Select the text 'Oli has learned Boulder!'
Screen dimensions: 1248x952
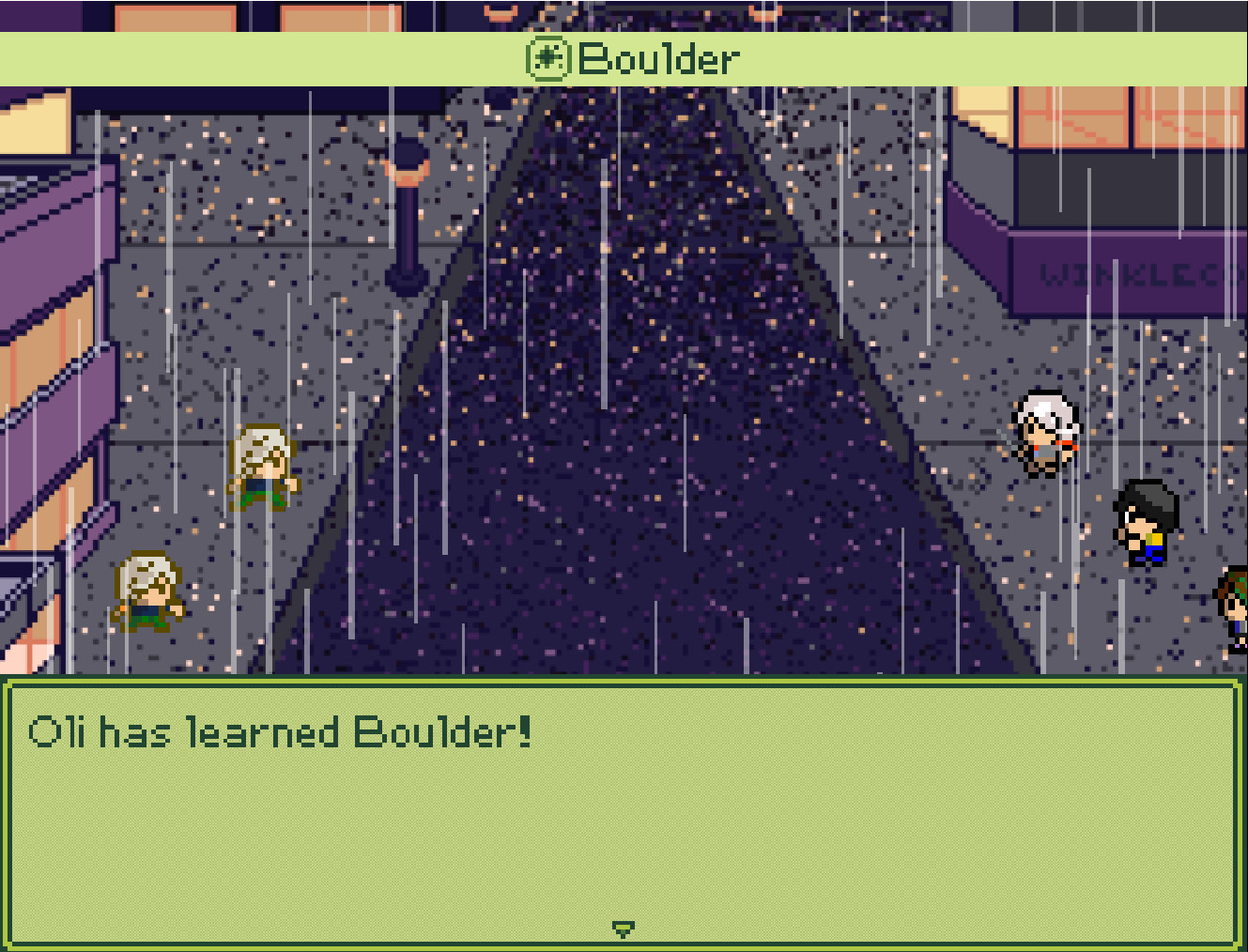[279, 734]
